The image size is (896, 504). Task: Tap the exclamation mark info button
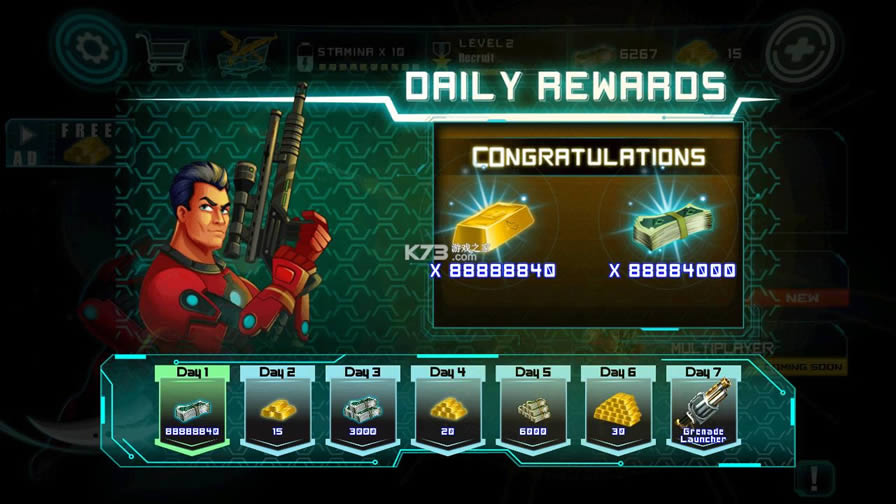point(817,478)
